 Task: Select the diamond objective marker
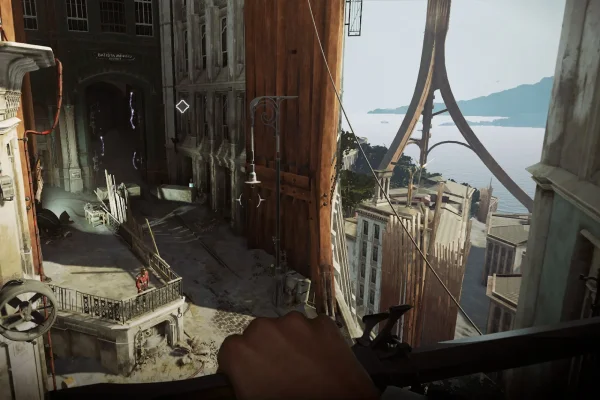[182, 106]
